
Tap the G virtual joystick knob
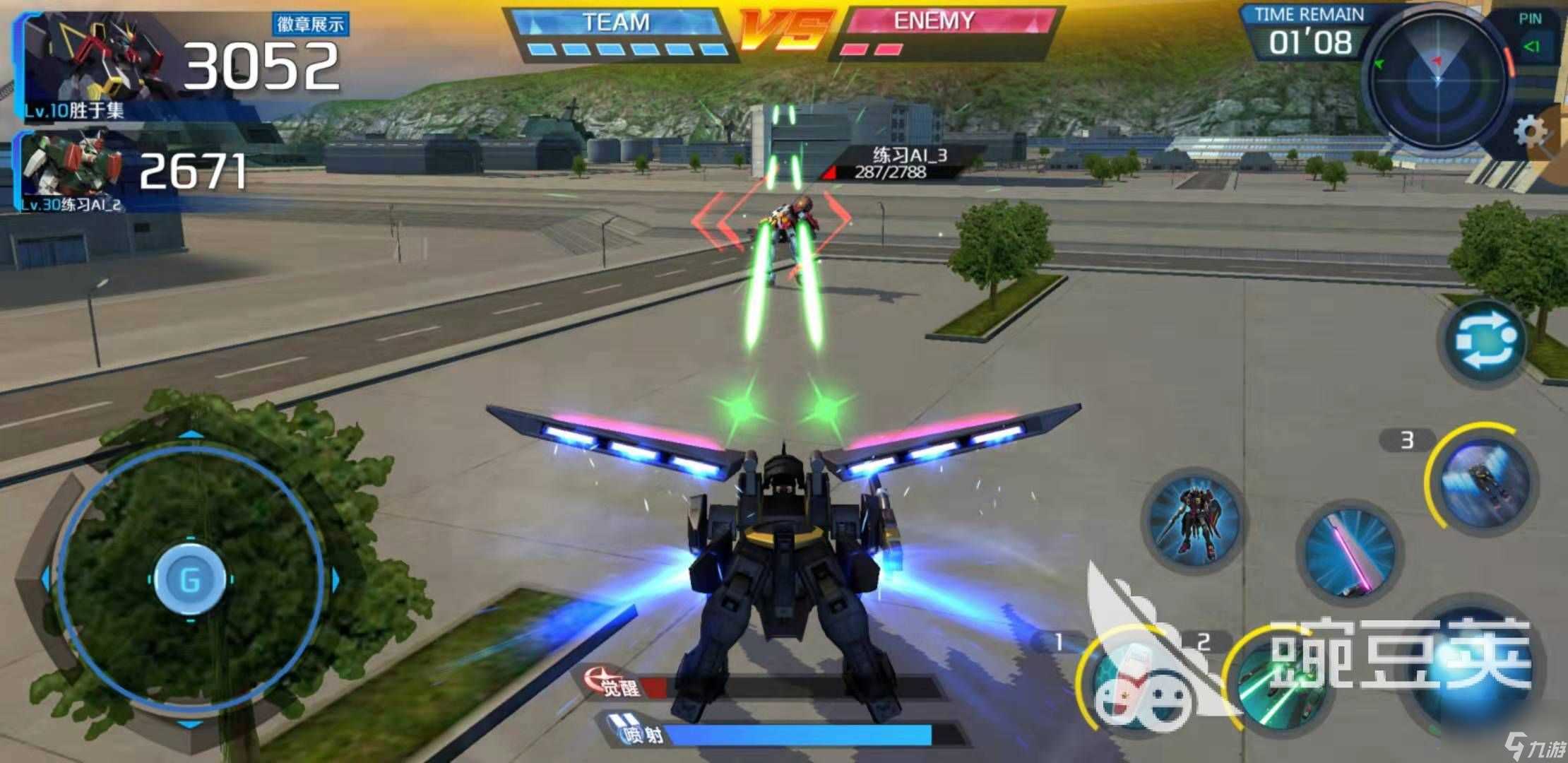(x=190, y=579)
